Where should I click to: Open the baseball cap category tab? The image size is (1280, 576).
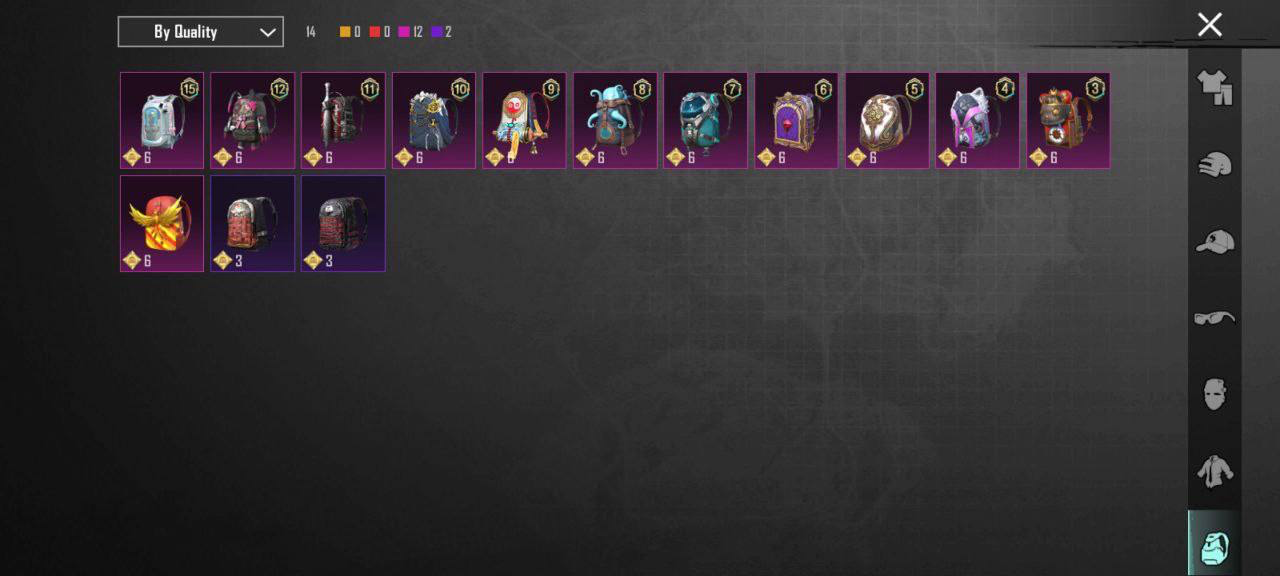pos(1215,241)
